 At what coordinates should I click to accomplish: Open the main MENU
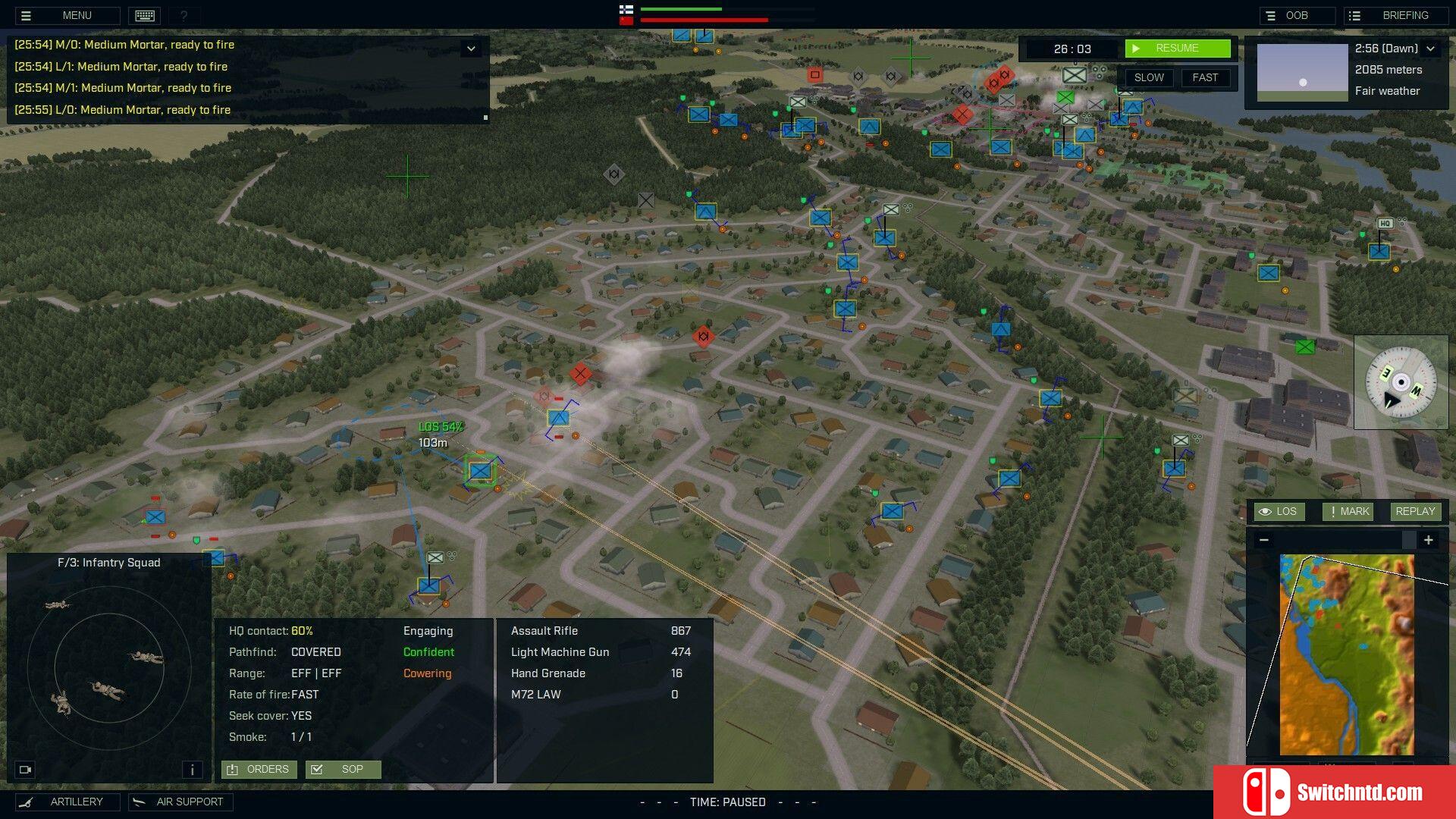point(67,15)
